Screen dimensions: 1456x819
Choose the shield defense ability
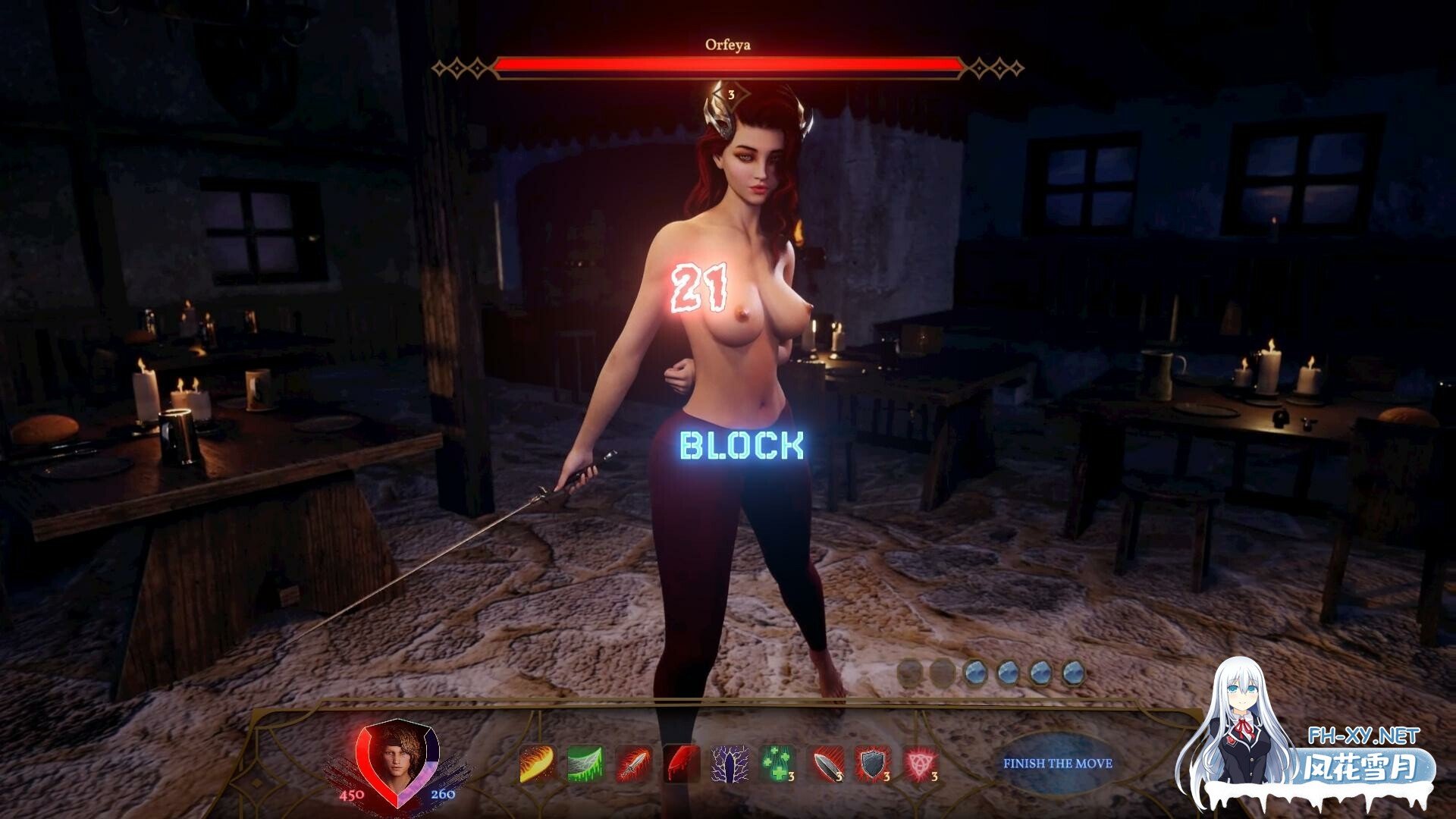tap(873, 764)
